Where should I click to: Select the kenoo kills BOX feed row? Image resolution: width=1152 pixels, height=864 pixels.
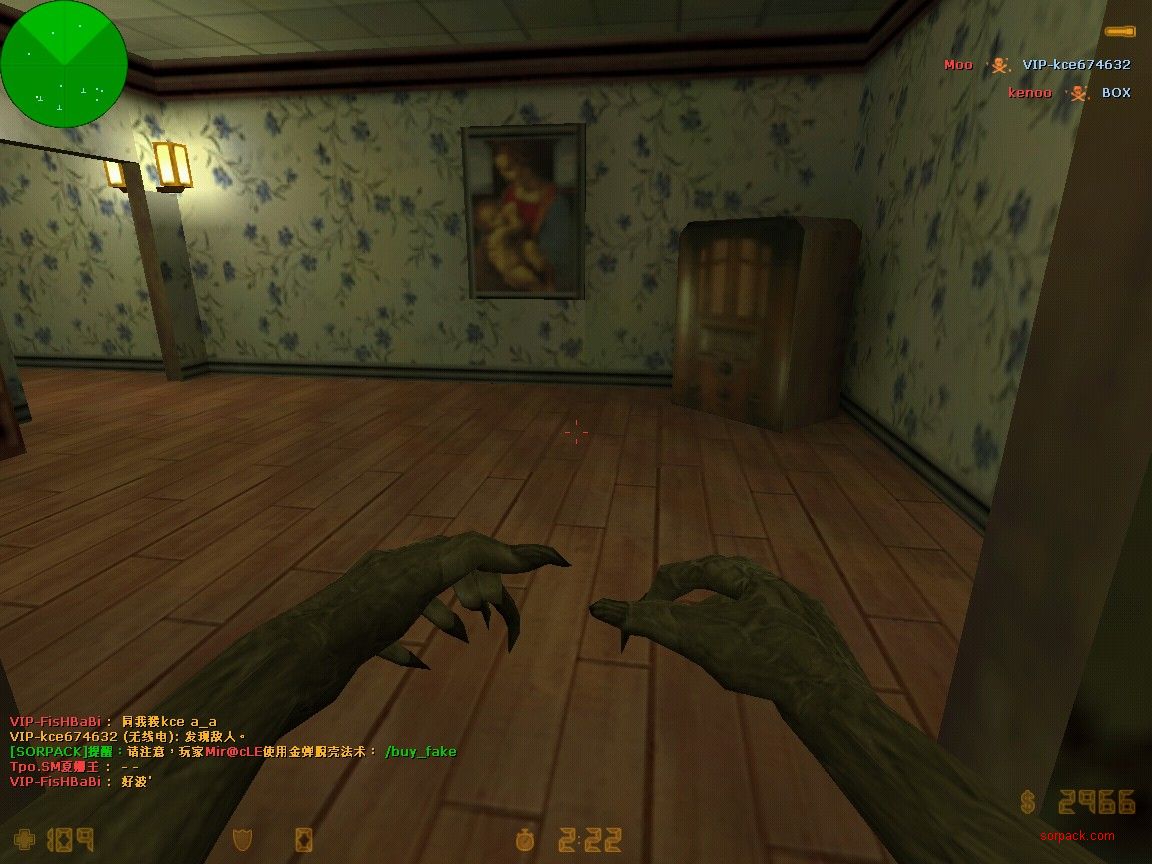click(x=1068, y=93)
